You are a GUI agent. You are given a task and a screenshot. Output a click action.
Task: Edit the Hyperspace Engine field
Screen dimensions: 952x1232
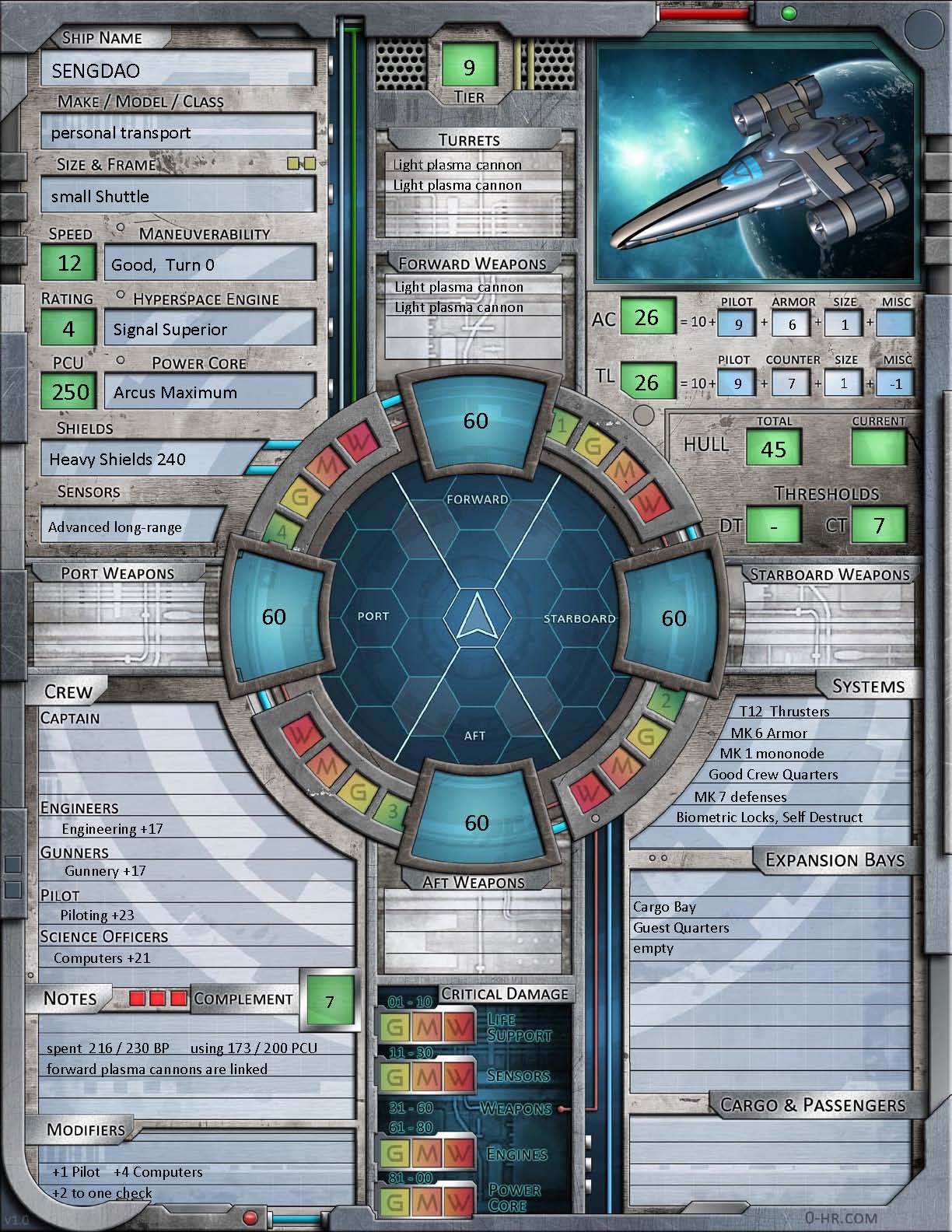[x=210, y=329]
